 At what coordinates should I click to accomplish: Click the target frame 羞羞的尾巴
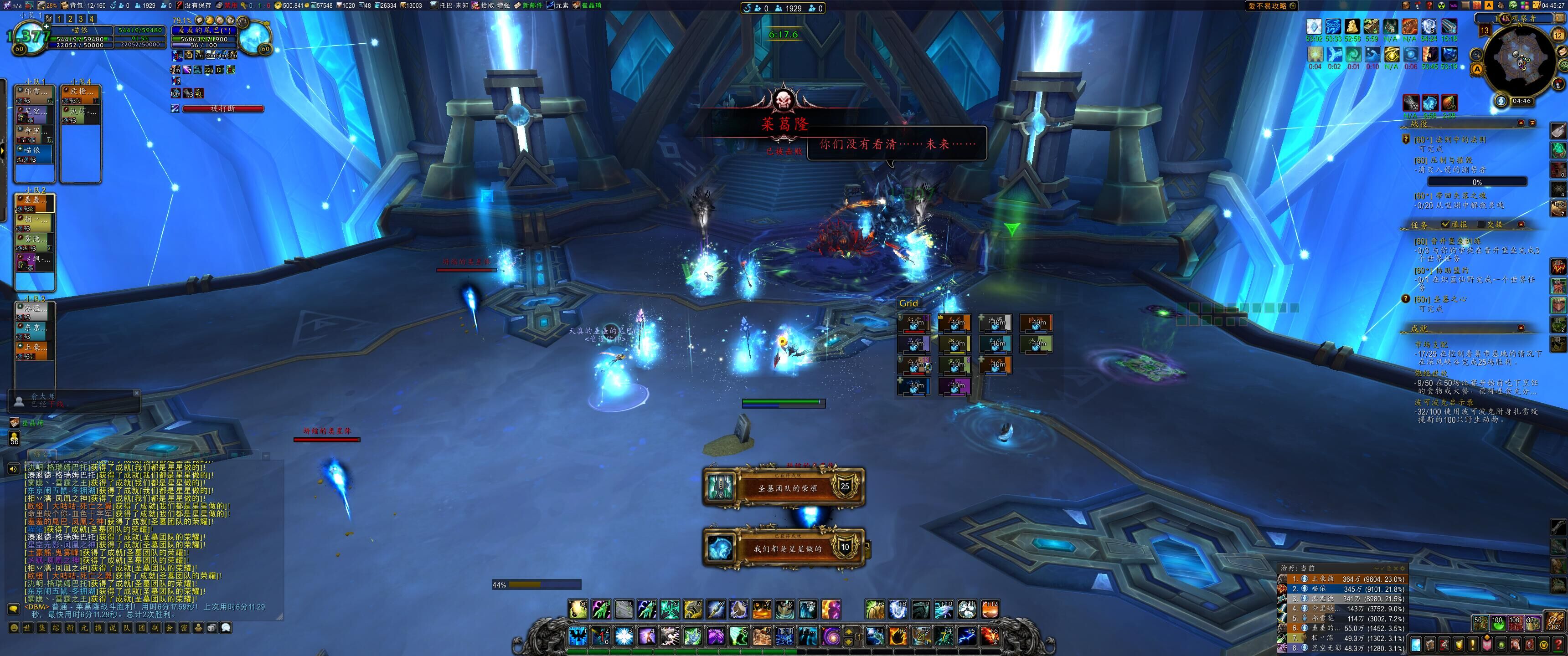pos(203,30)
